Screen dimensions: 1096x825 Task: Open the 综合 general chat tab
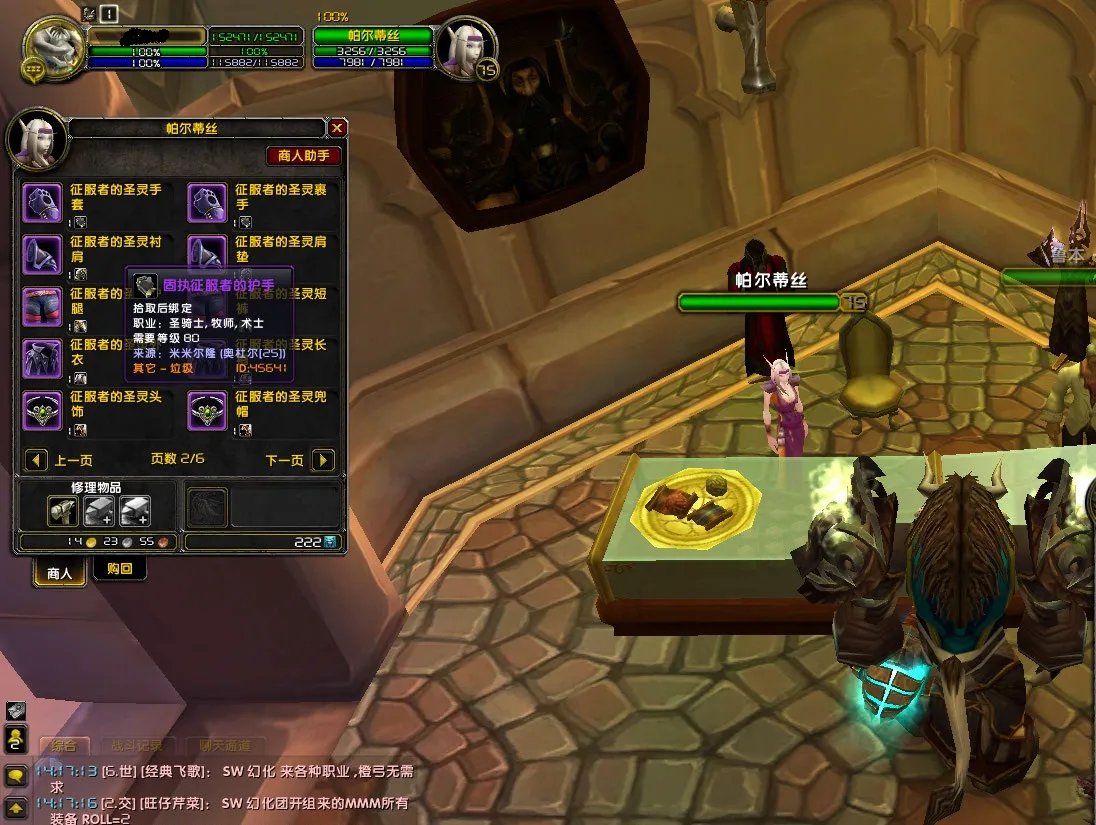[64, 746]
